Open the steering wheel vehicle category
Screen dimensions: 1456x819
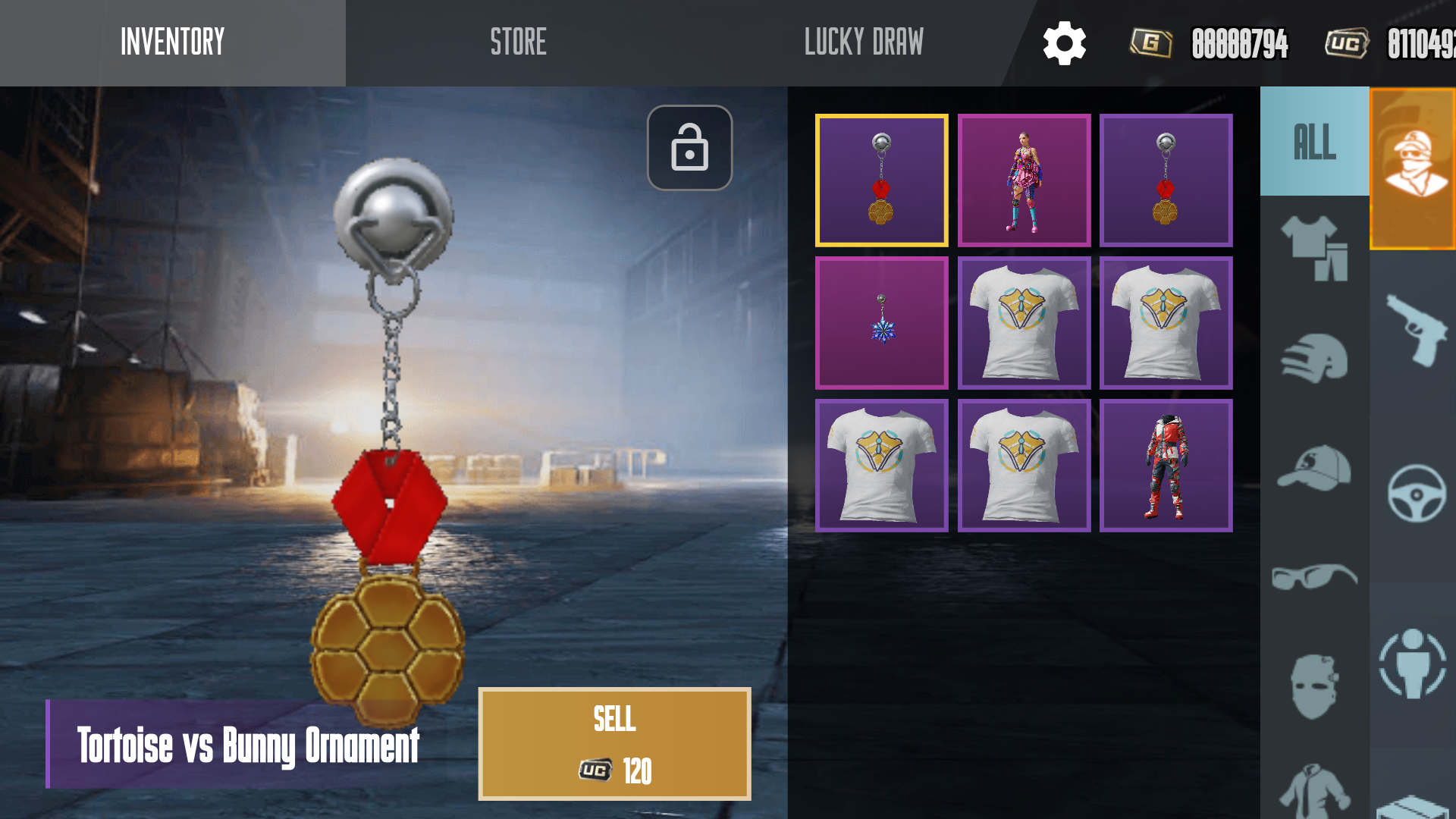[1414, 494]
